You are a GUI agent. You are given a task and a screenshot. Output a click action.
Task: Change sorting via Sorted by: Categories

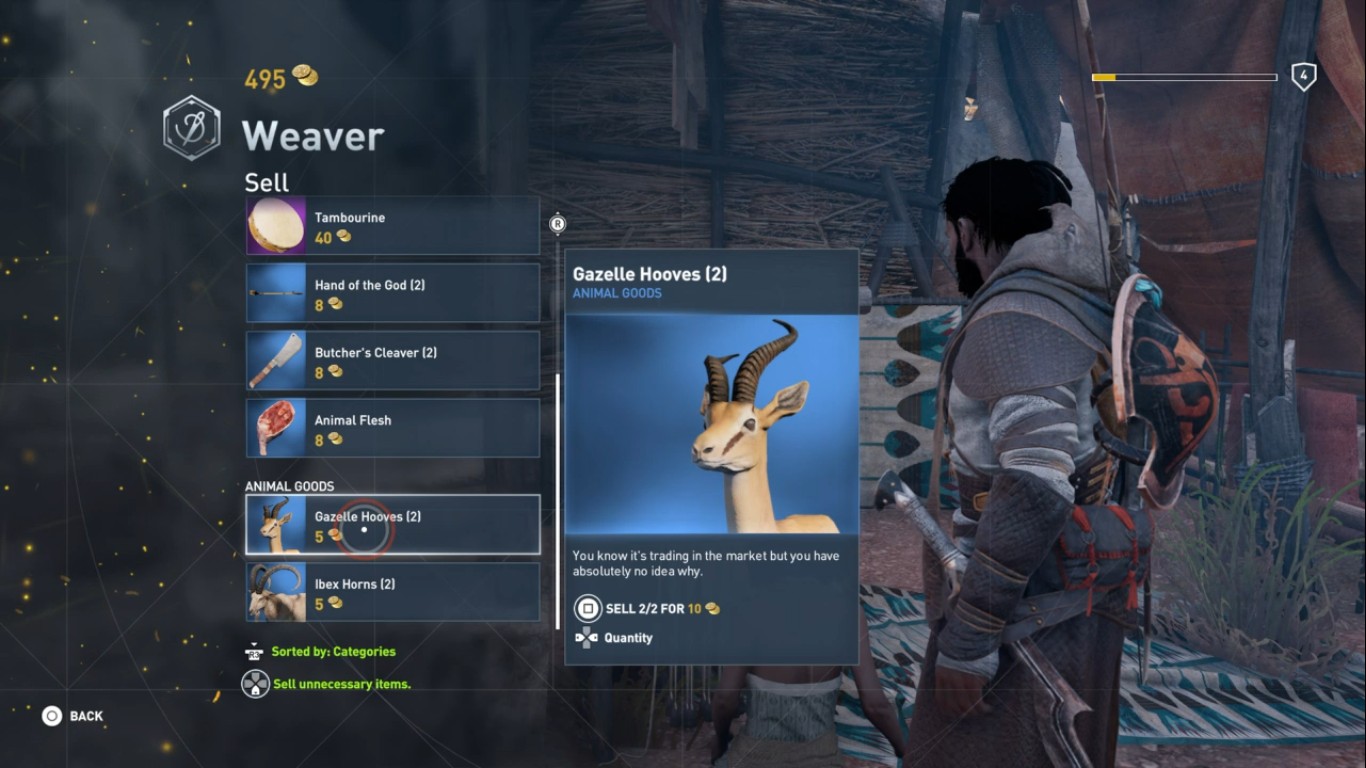click(332, 652)
